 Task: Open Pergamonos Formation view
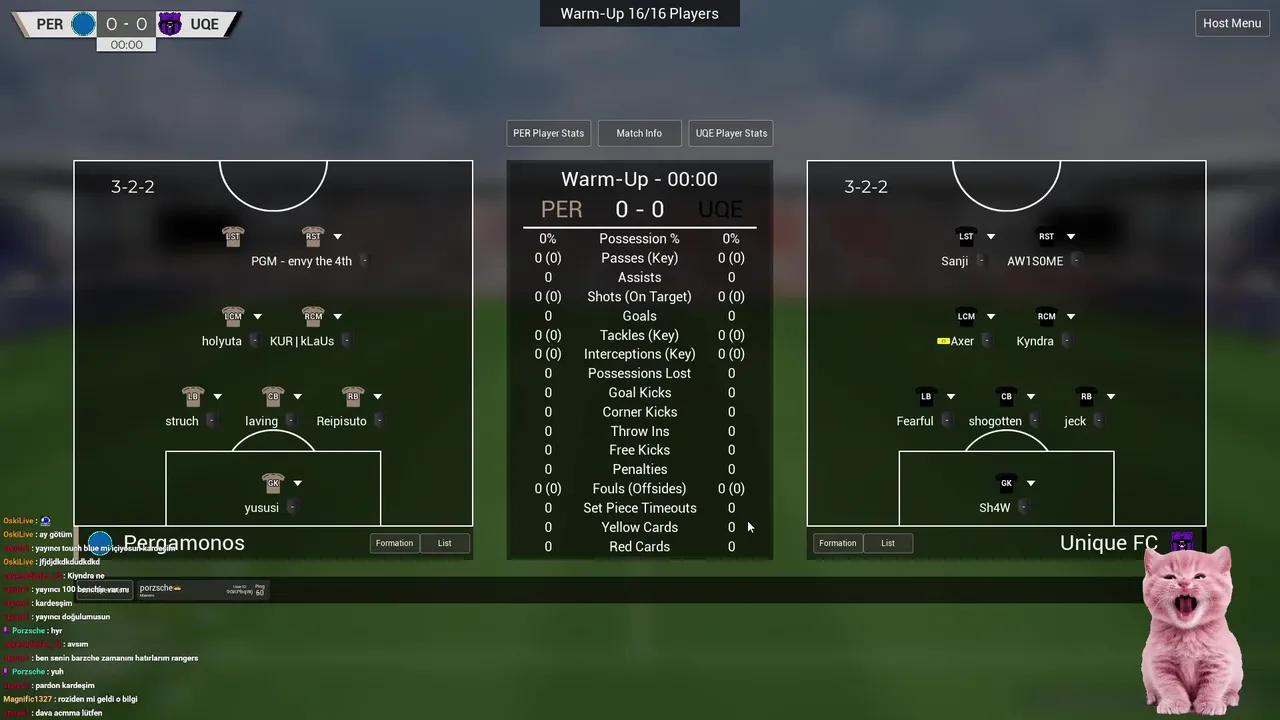(x=394, y=543)
